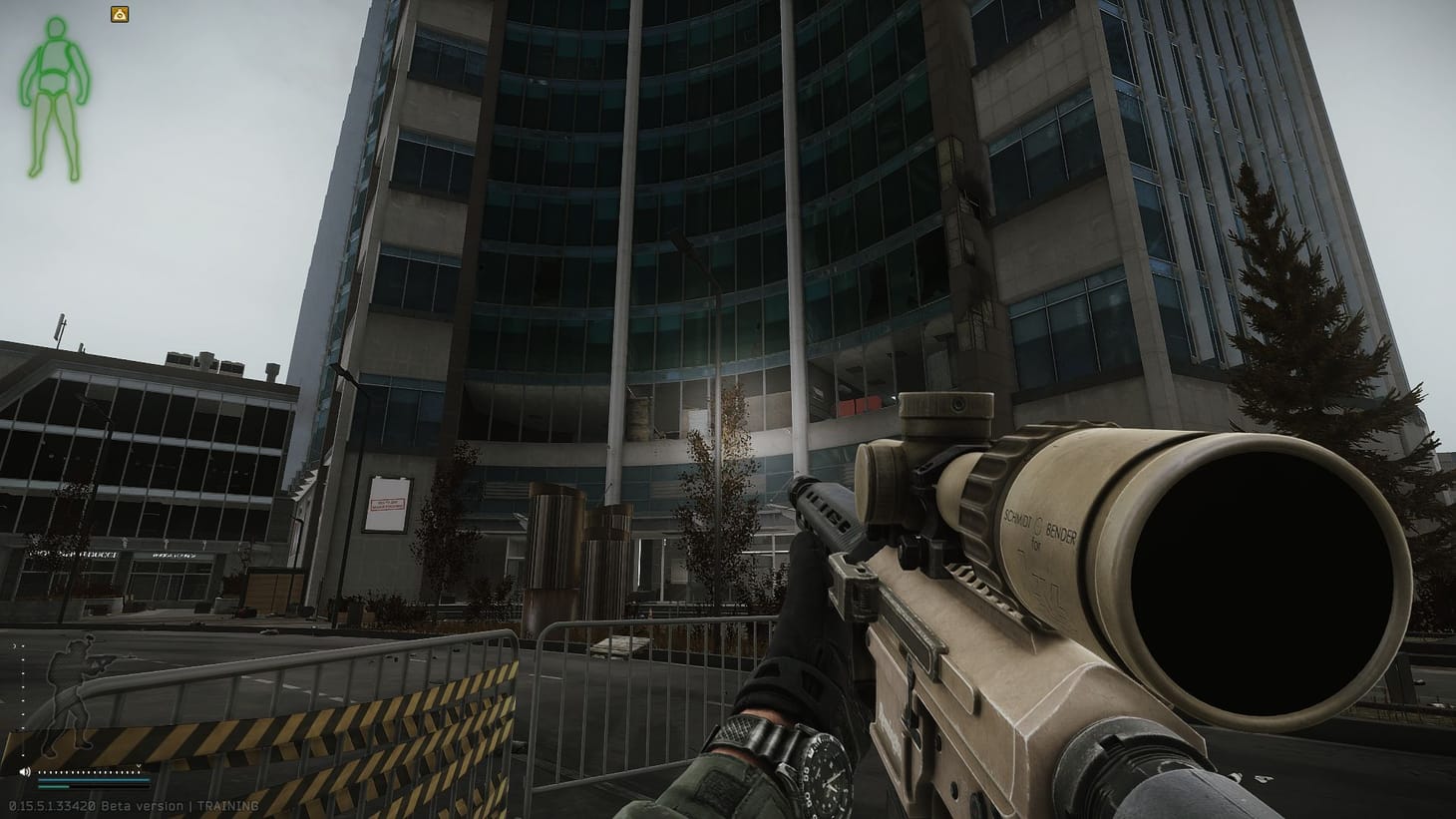1456x819 pixels.
Task: Click the topmost dot on the stance height scale
Action: coord(23,647)
